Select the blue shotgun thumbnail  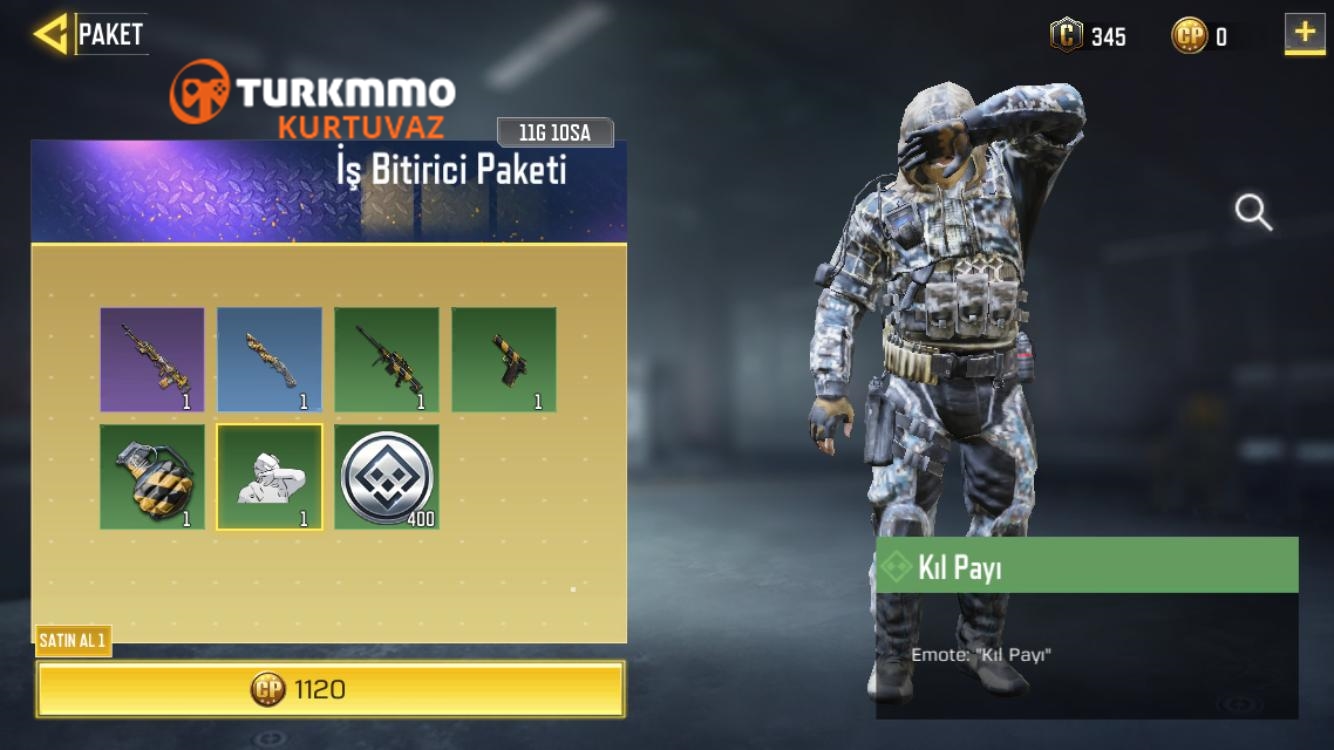point(269,360)
